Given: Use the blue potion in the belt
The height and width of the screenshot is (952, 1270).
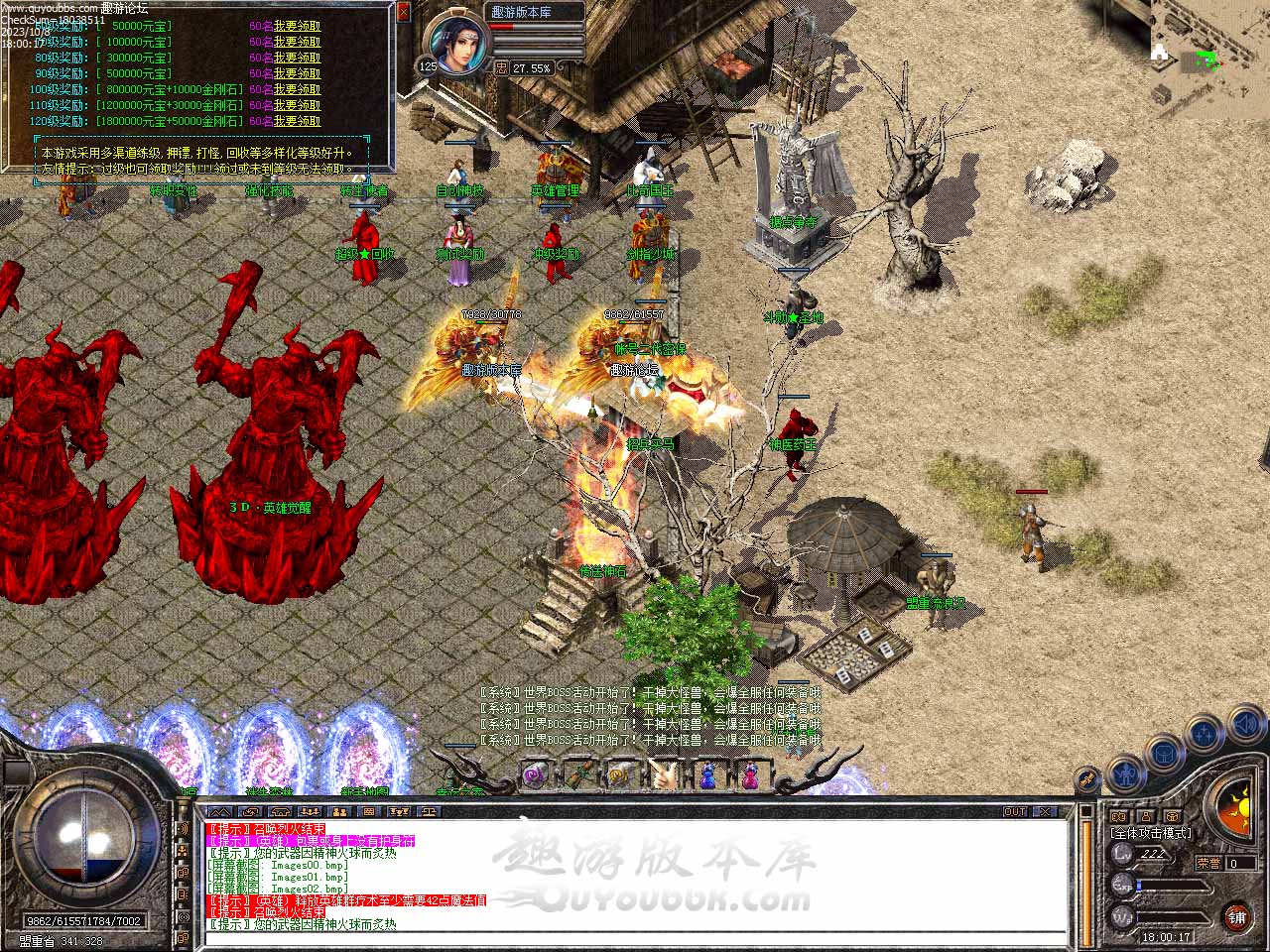Looking at the screenshot, I should tap(707, 773).
